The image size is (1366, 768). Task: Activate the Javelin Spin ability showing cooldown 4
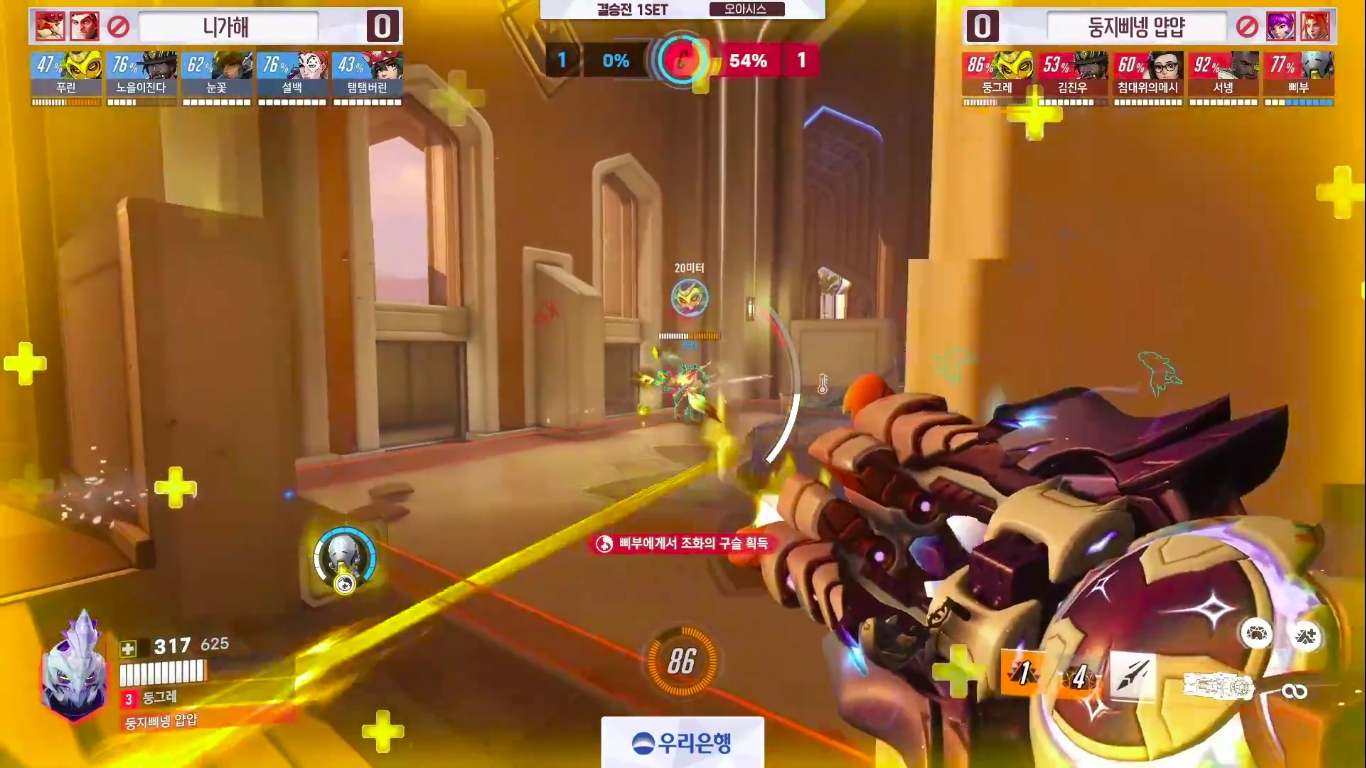1078,678
